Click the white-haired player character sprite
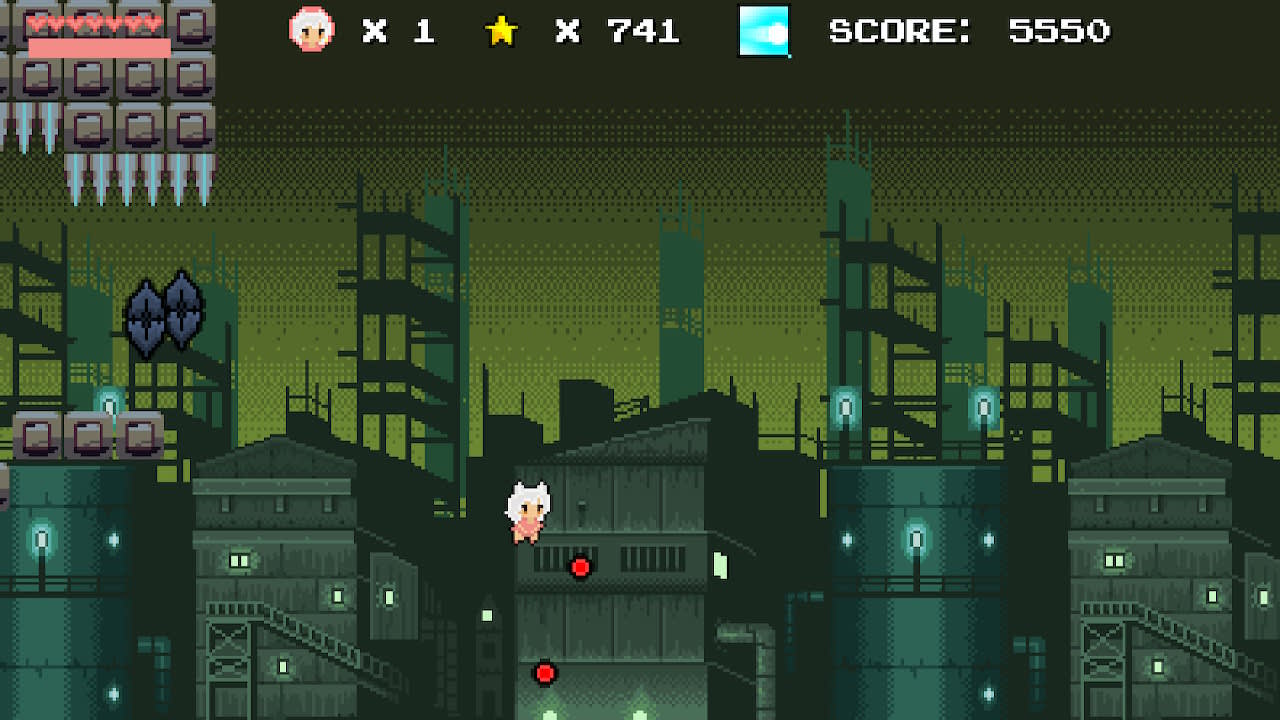Viewport: 1280px width, 720px height. coord(530,510)
